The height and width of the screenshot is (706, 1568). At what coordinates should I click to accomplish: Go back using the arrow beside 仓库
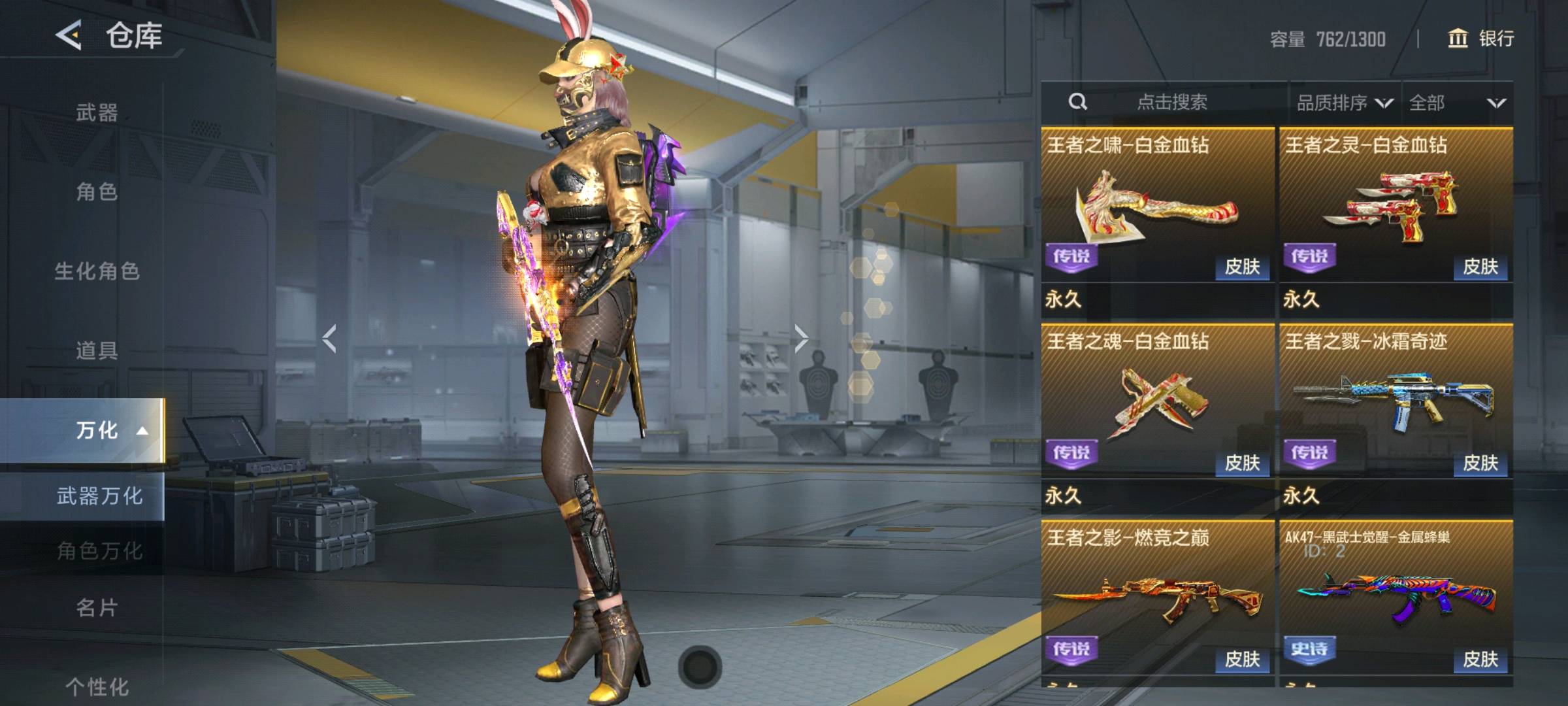(69, 35)
